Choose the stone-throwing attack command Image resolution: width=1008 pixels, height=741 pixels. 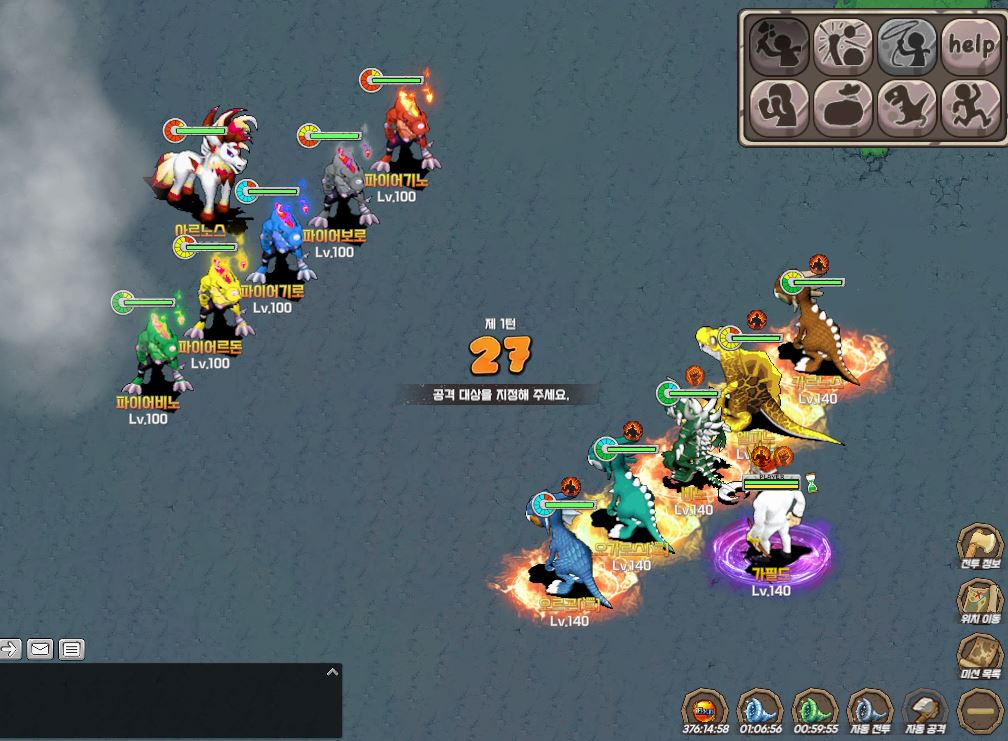coord(779,44)
